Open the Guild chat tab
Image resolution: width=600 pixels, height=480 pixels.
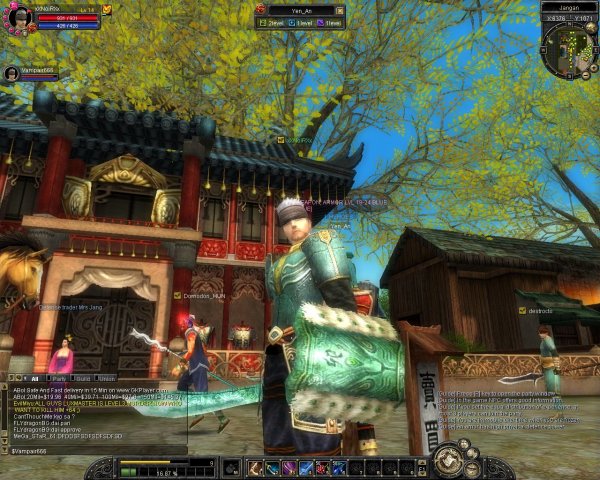82,379
